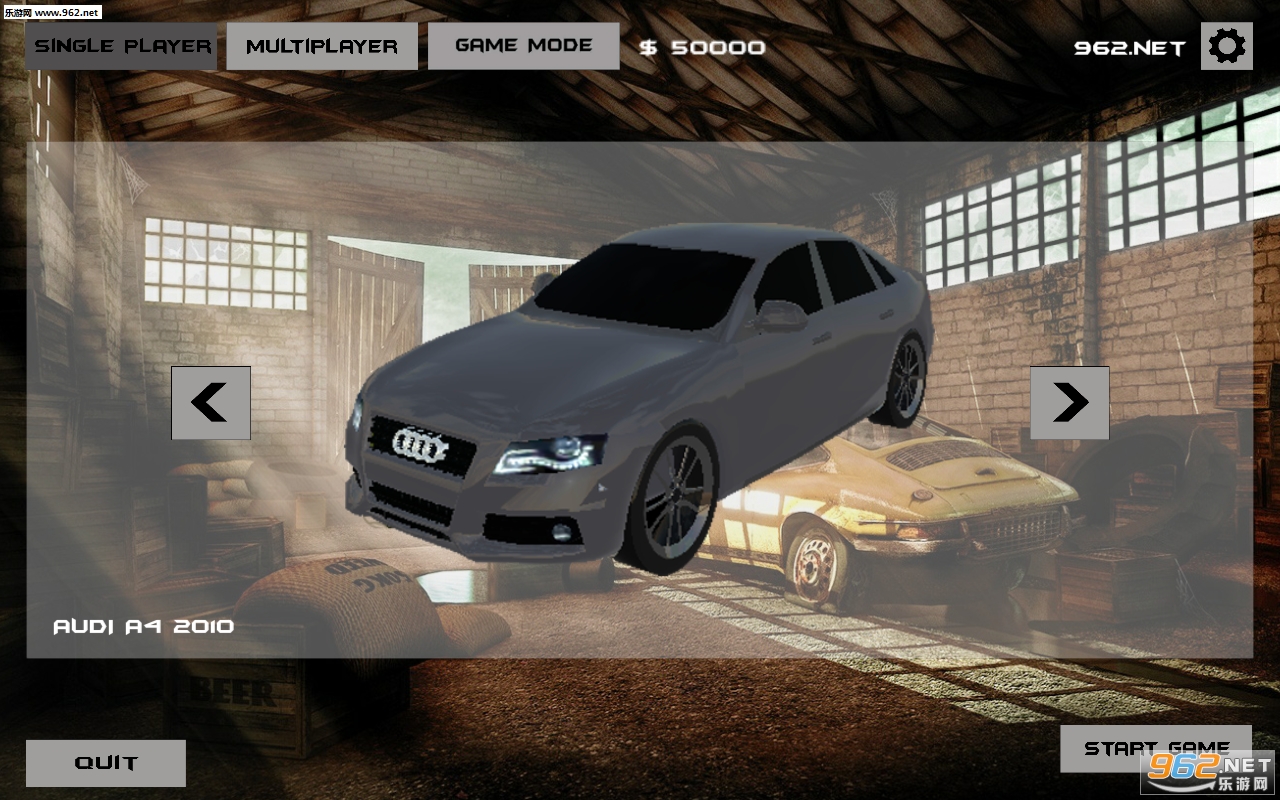Show the next car with right arrow
Image resolution: width=1280 pixels, height=800 pixels.
coord(1069,403)
